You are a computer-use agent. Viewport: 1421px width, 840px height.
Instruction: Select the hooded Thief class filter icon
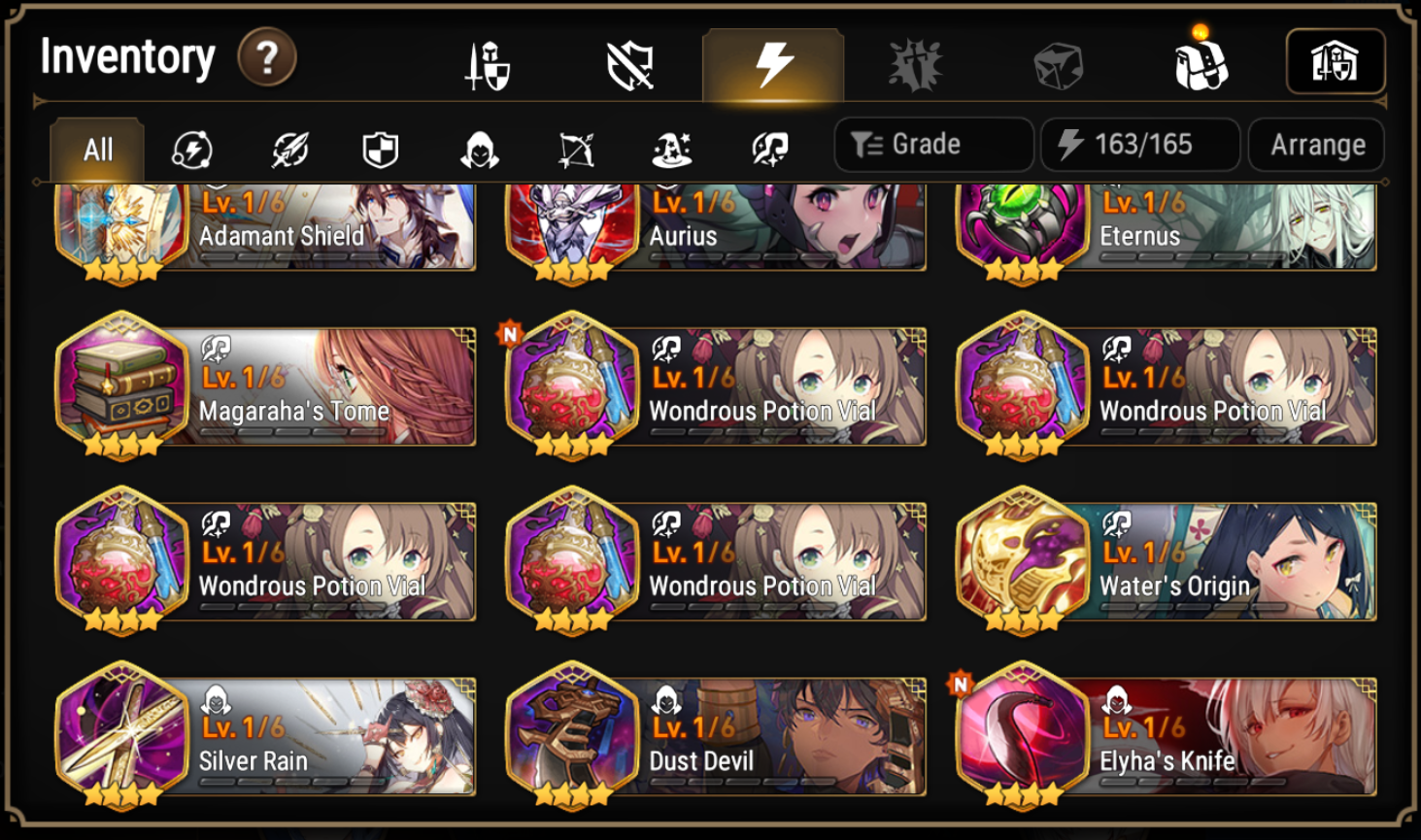478,146
